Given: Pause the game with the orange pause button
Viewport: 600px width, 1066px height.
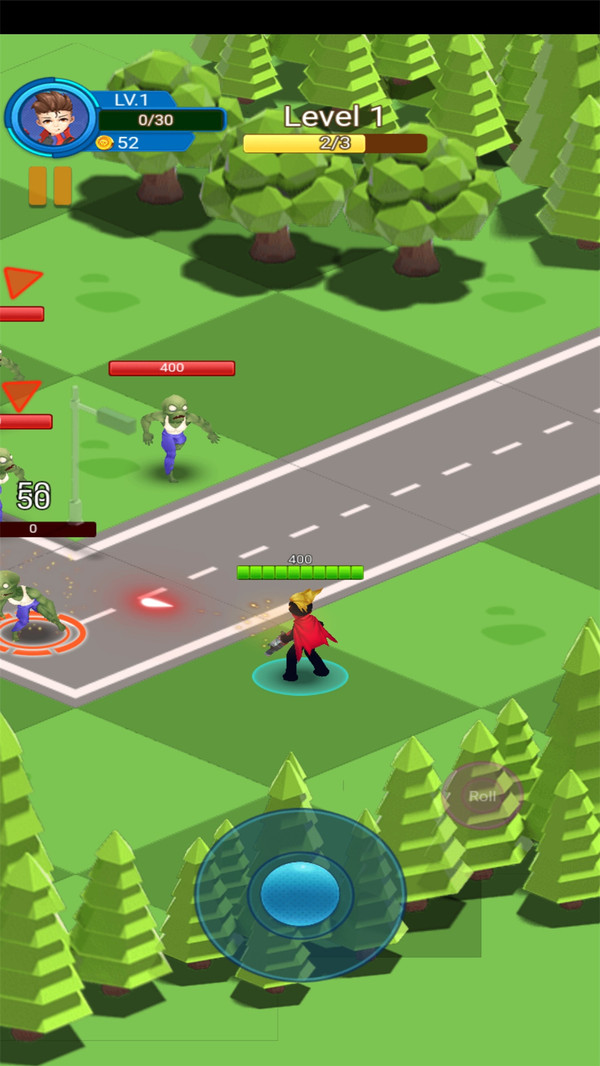Looking at the screenshot, I should tap(50, 186).
